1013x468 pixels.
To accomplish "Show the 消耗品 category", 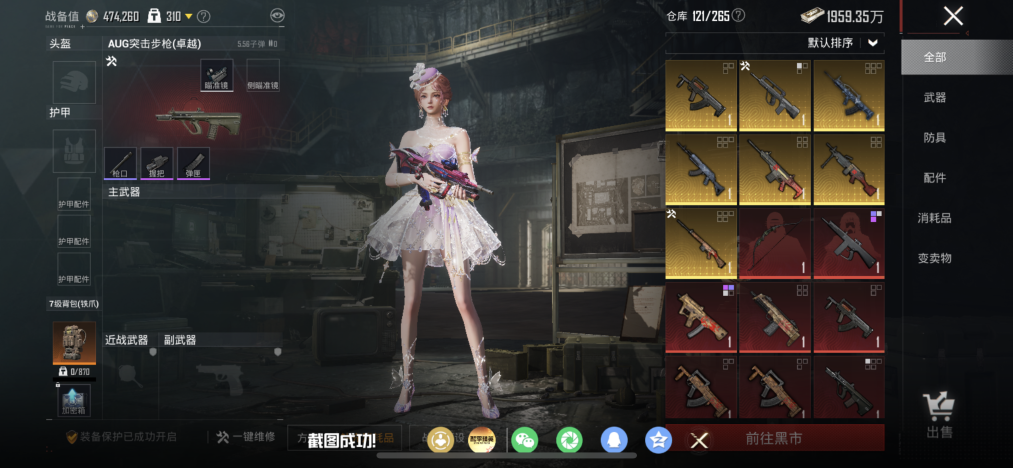I will pyautogui.click(x=935, y=217).
